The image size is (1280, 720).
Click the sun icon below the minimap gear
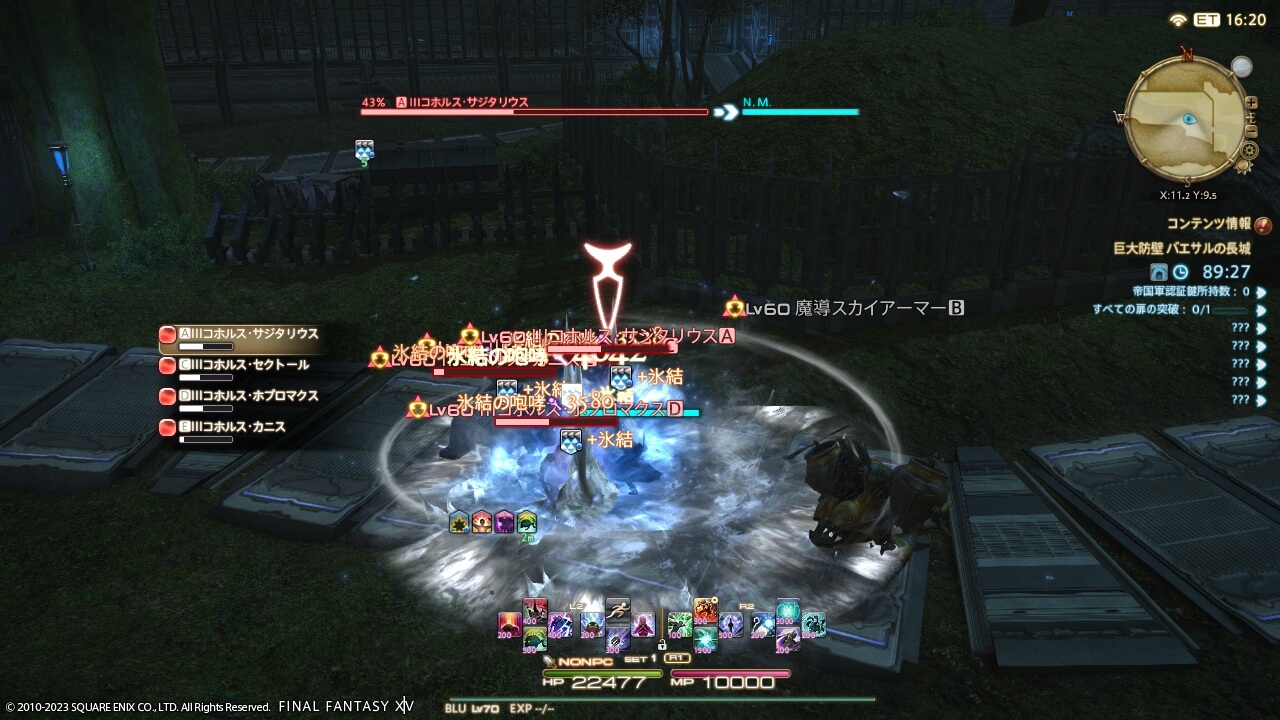1243,166
